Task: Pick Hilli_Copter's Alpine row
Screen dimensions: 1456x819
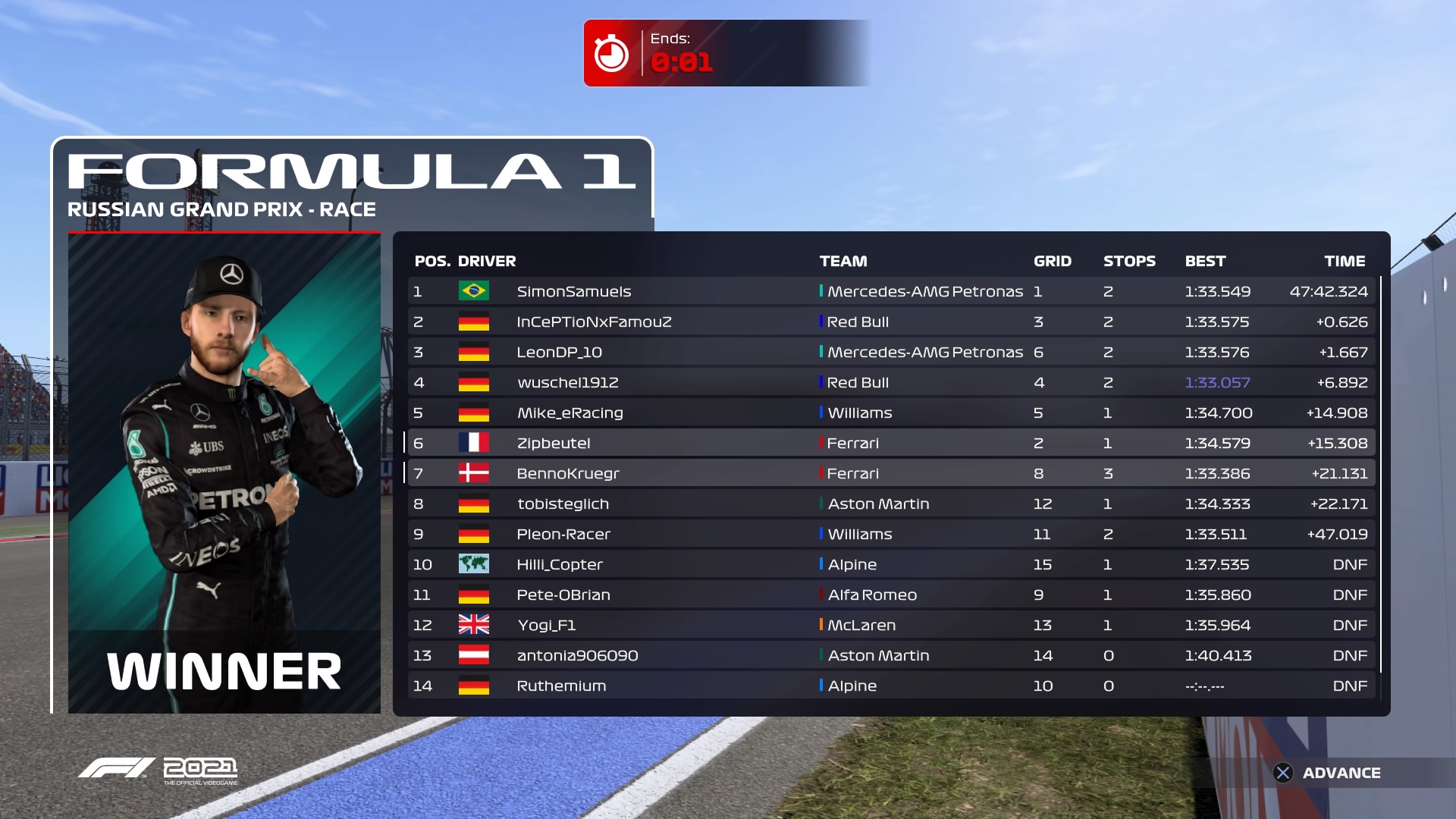Action: pos(560,564)
